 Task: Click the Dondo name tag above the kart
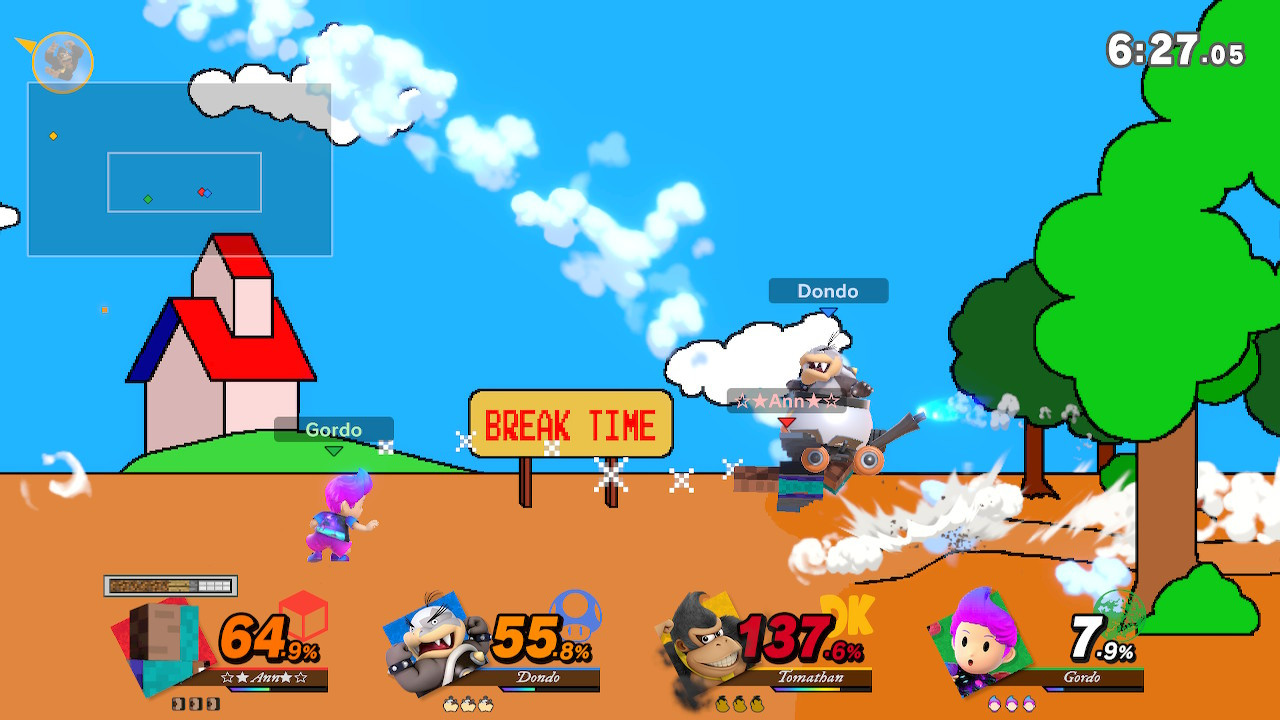coord(826,291)
